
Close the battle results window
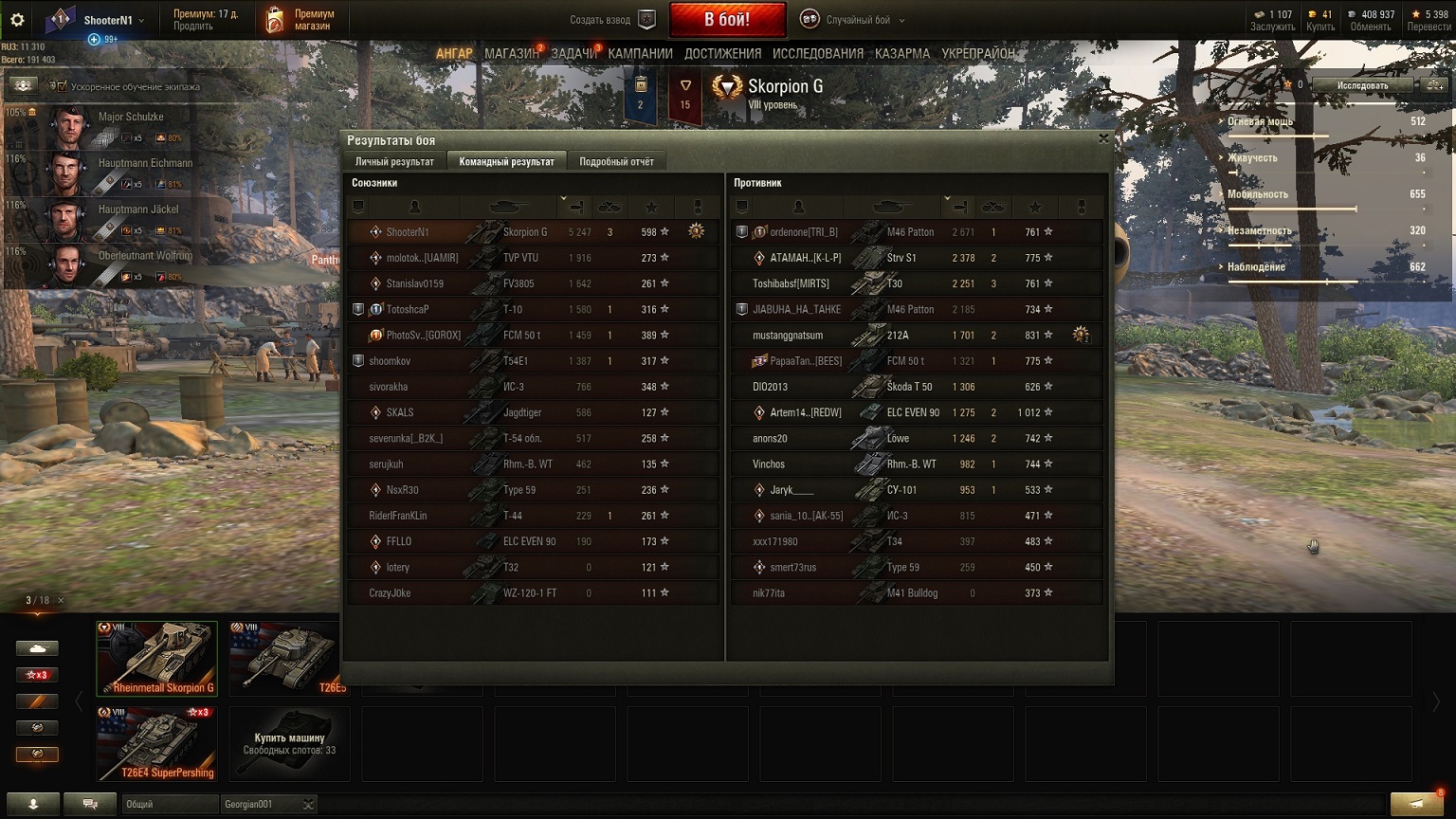coord(1103,138)
